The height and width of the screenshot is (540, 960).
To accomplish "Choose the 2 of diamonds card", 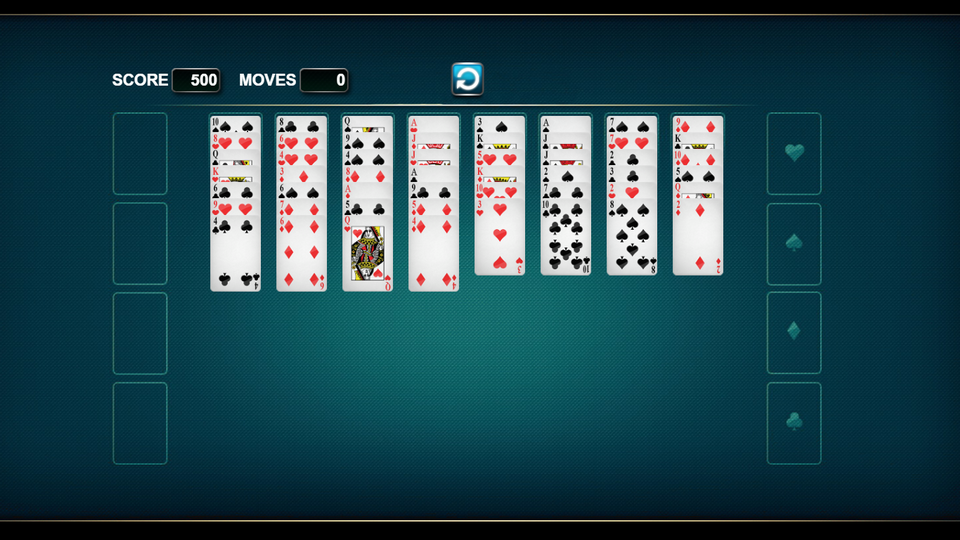I will click(x=697, y=240).
